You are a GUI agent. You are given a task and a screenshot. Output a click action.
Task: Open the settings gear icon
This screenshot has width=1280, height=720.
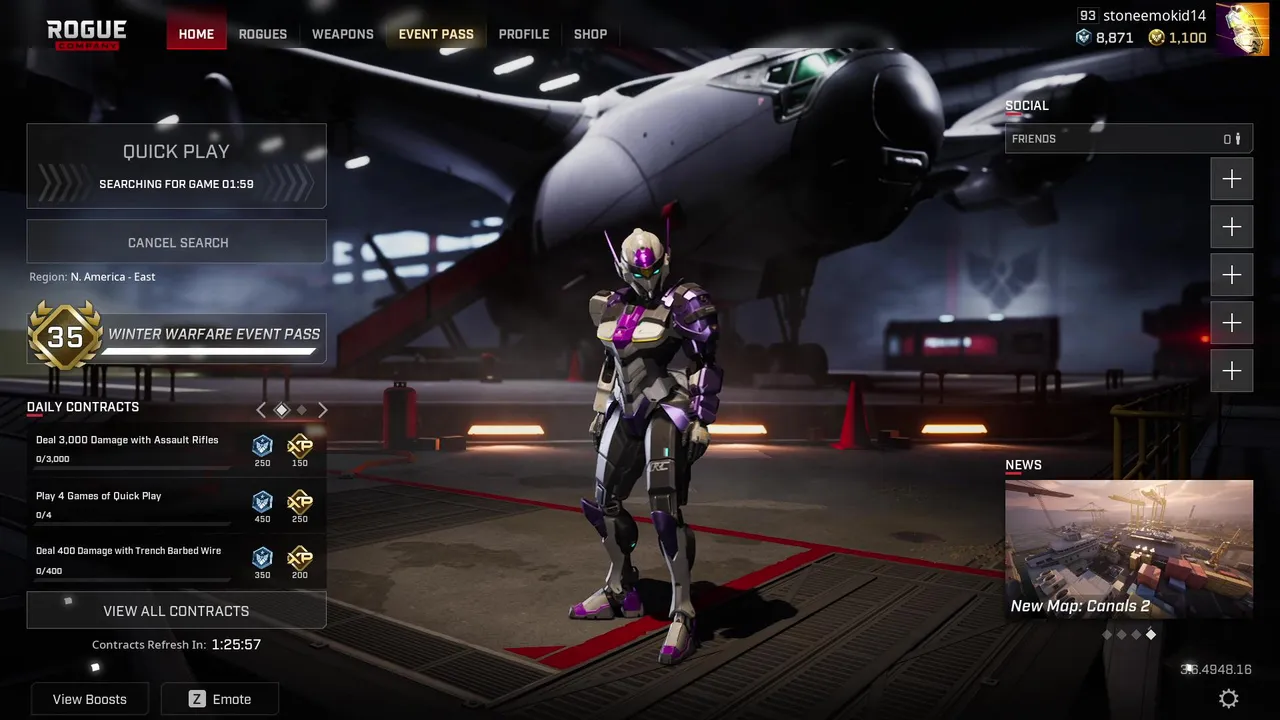click(x=1229, y=699)
